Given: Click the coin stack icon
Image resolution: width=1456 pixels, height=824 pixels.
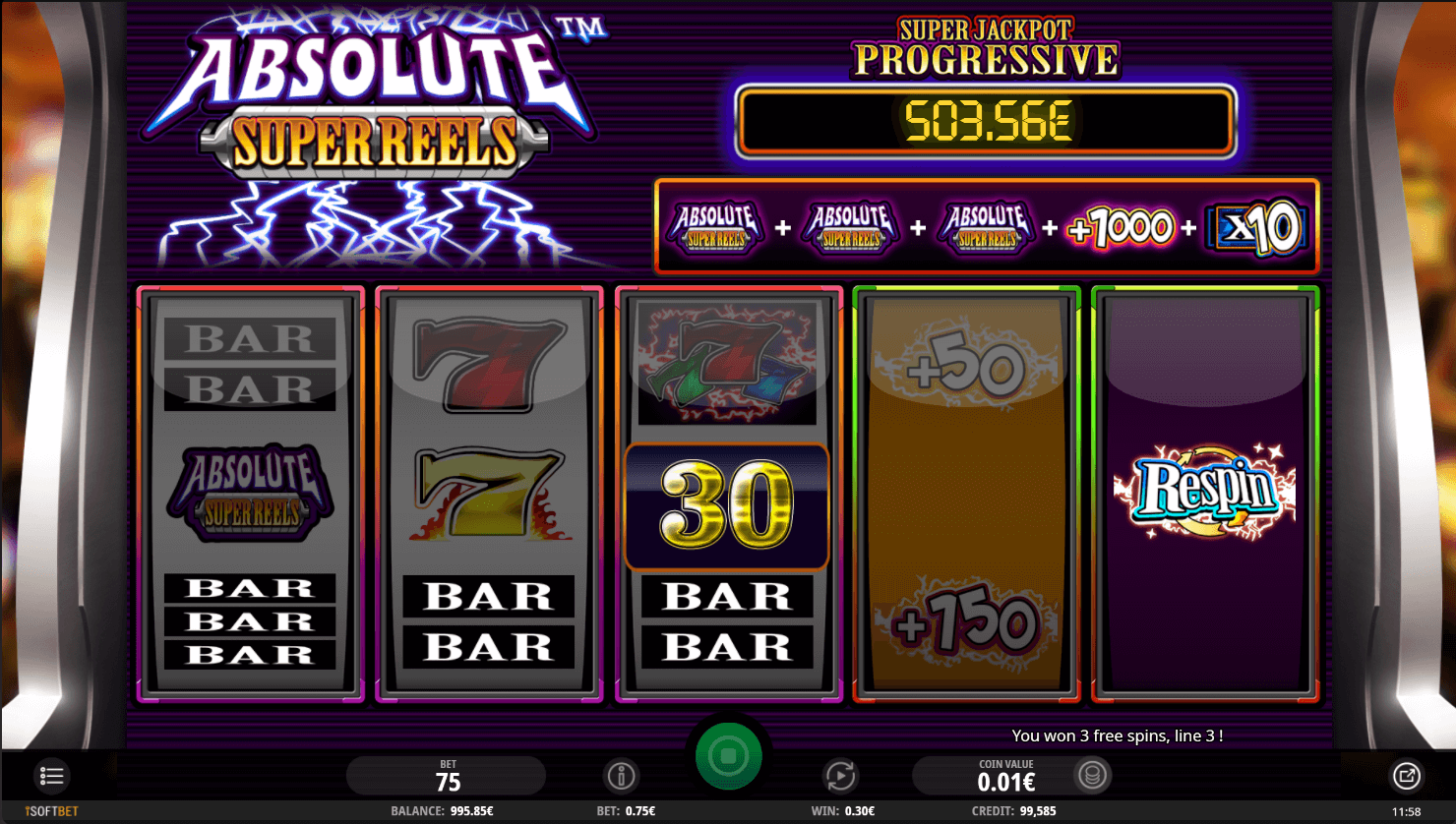Looking at the screenshot, I should tap(1092, 775).
